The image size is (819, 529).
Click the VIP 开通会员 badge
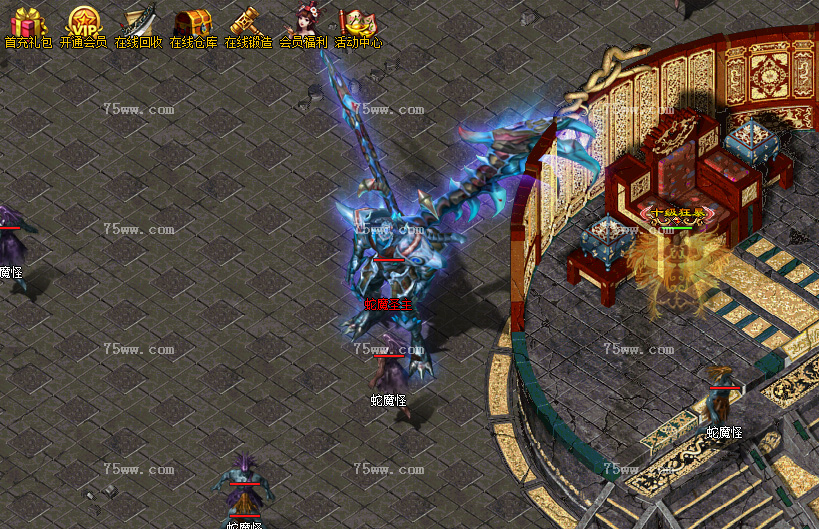83,22
